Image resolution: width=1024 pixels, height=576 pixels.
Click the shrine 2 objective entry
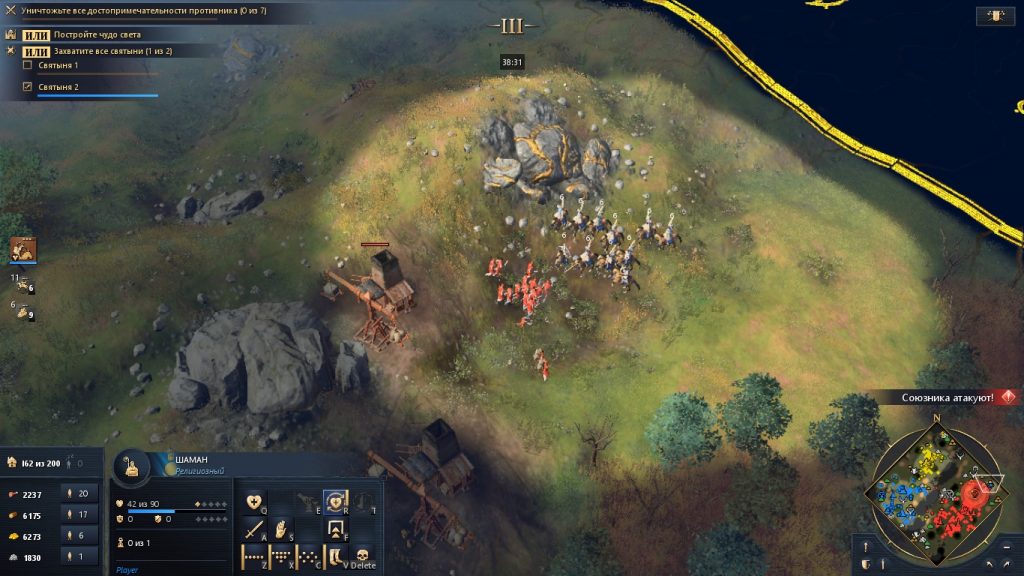[x=58, y=88]
